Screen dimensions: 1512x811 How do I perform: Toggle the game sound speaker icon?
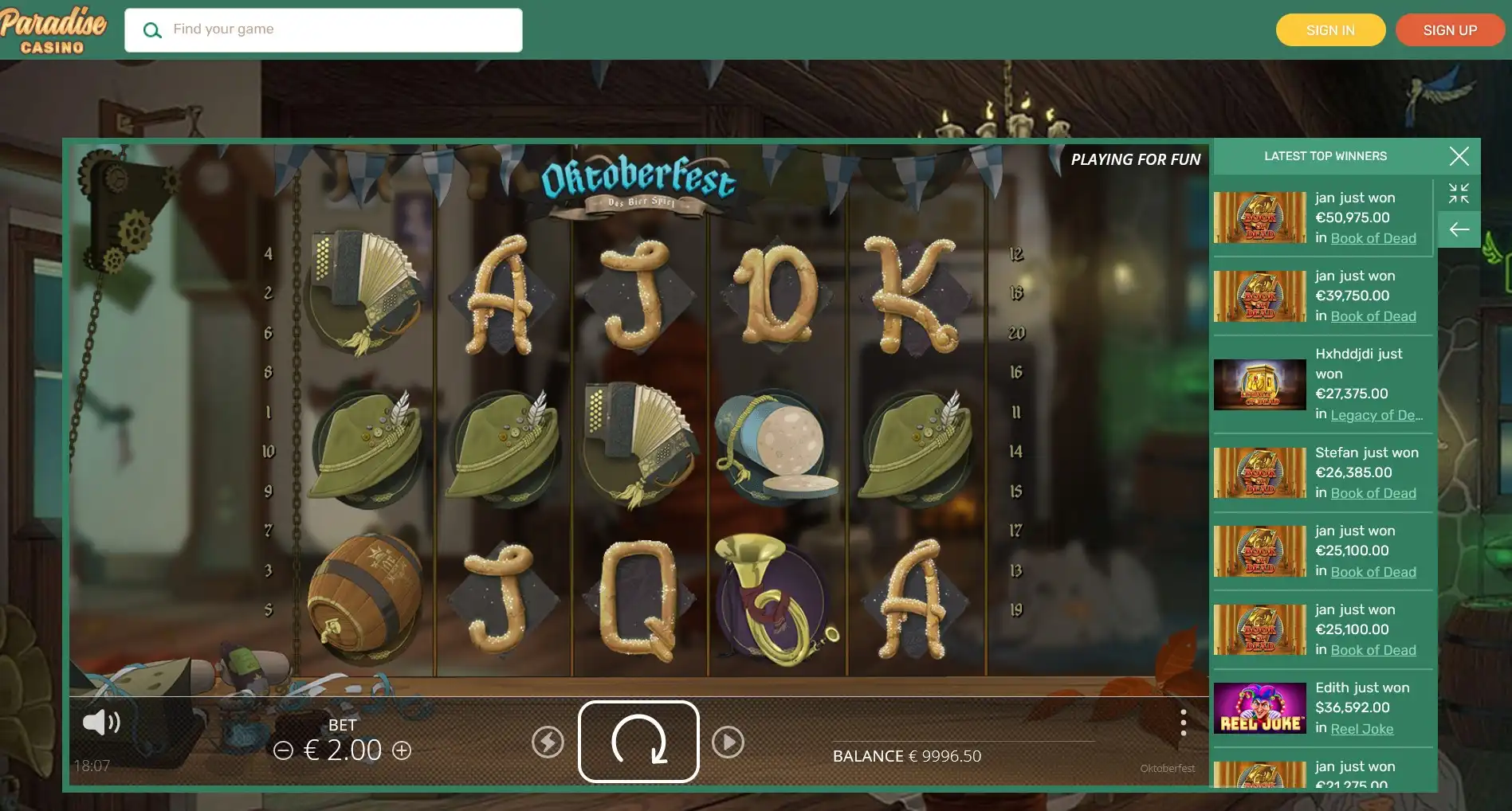101,723
